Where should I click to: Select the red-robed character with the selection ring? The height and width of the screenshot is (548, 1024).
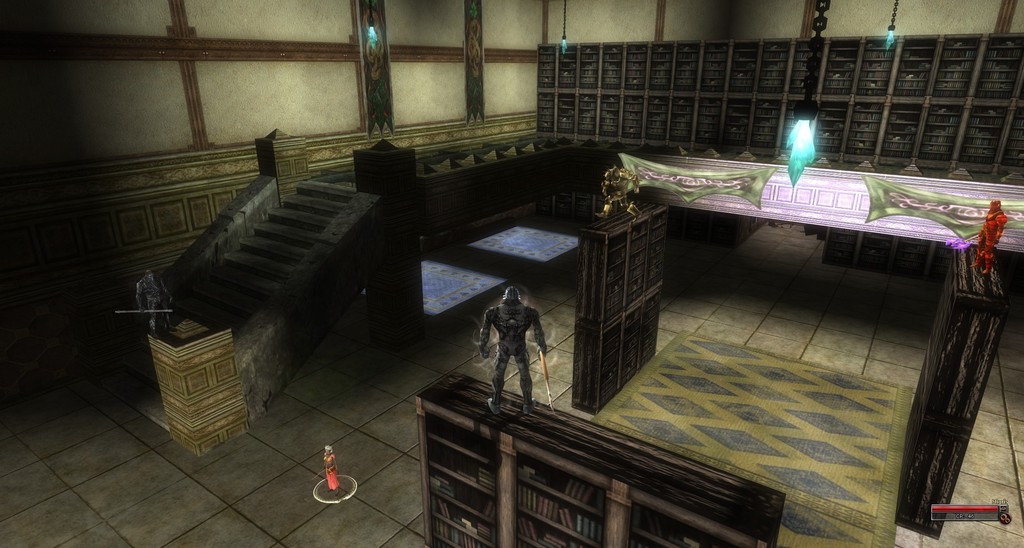click(x=331, y=470)
